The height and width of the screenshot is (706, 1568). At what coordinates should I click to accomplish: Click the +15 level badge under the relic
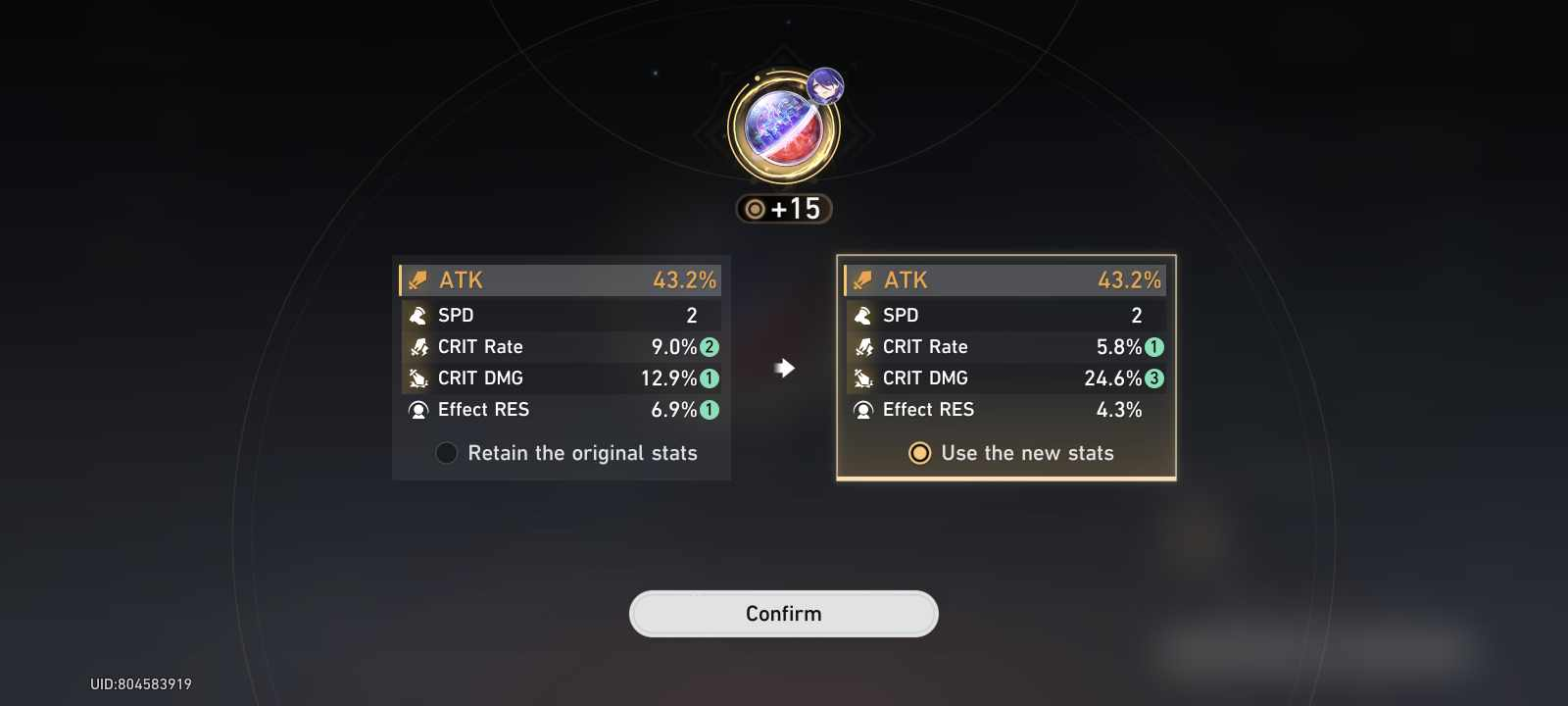click(783, 208)
